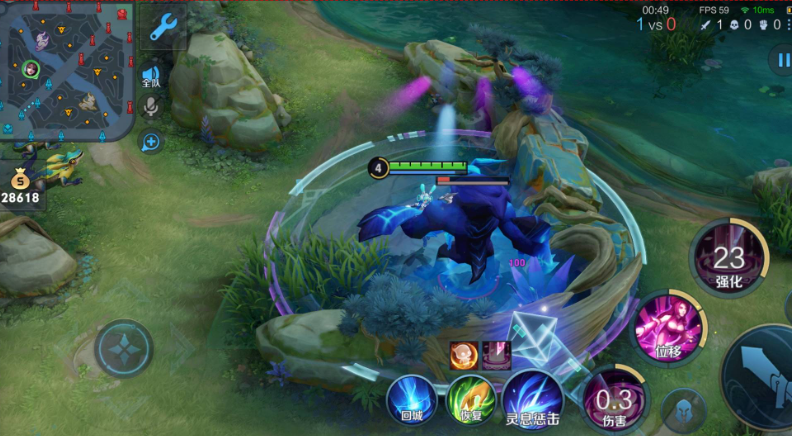This screenshot has width=792, height=436.
Task: Open the quick chat message bubble
Action: tap(151, 142)
